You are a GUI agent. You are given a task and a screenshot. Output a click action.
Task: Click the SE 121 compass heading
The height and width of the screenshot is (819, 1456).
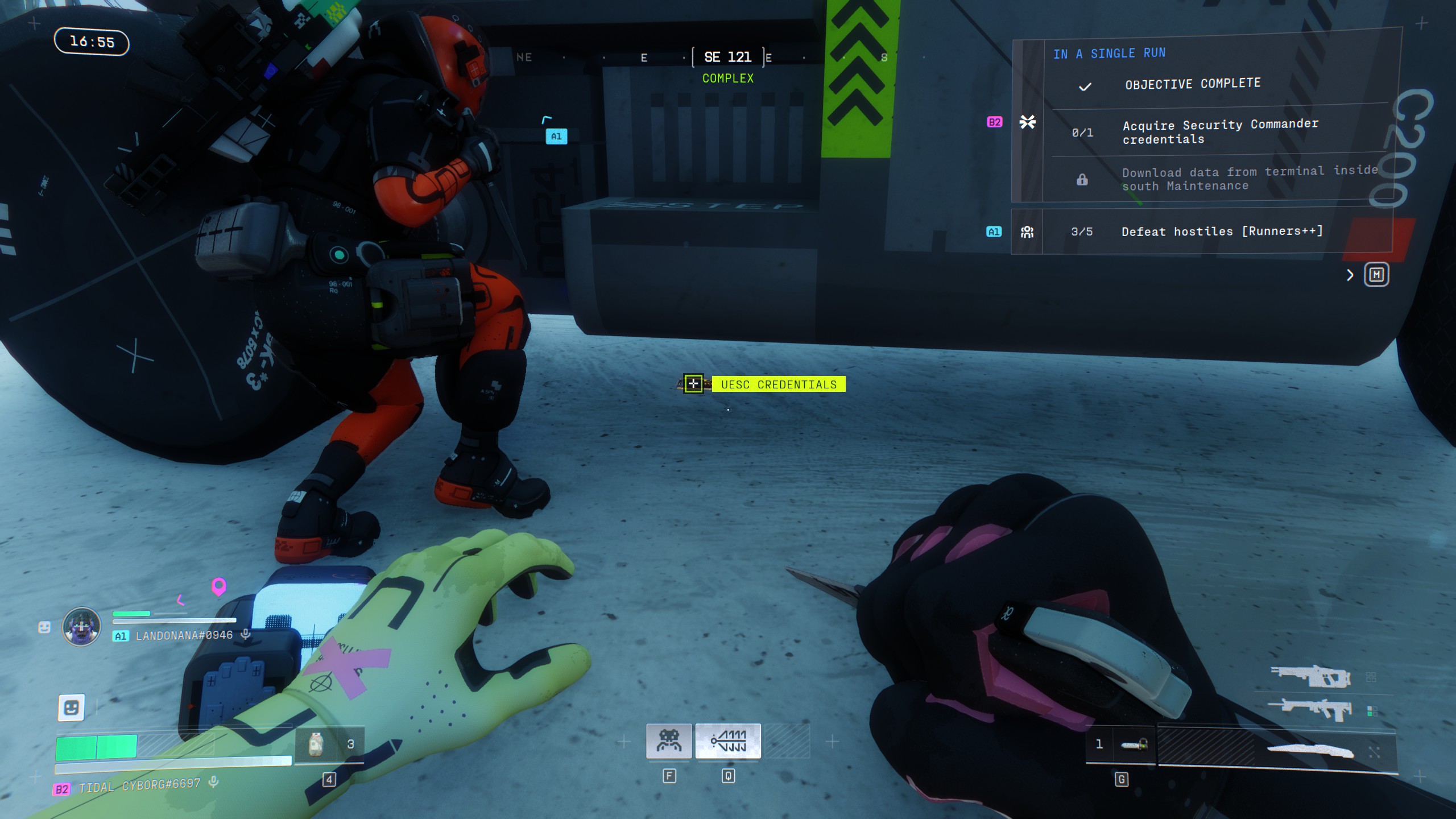[x=728, y=57]
